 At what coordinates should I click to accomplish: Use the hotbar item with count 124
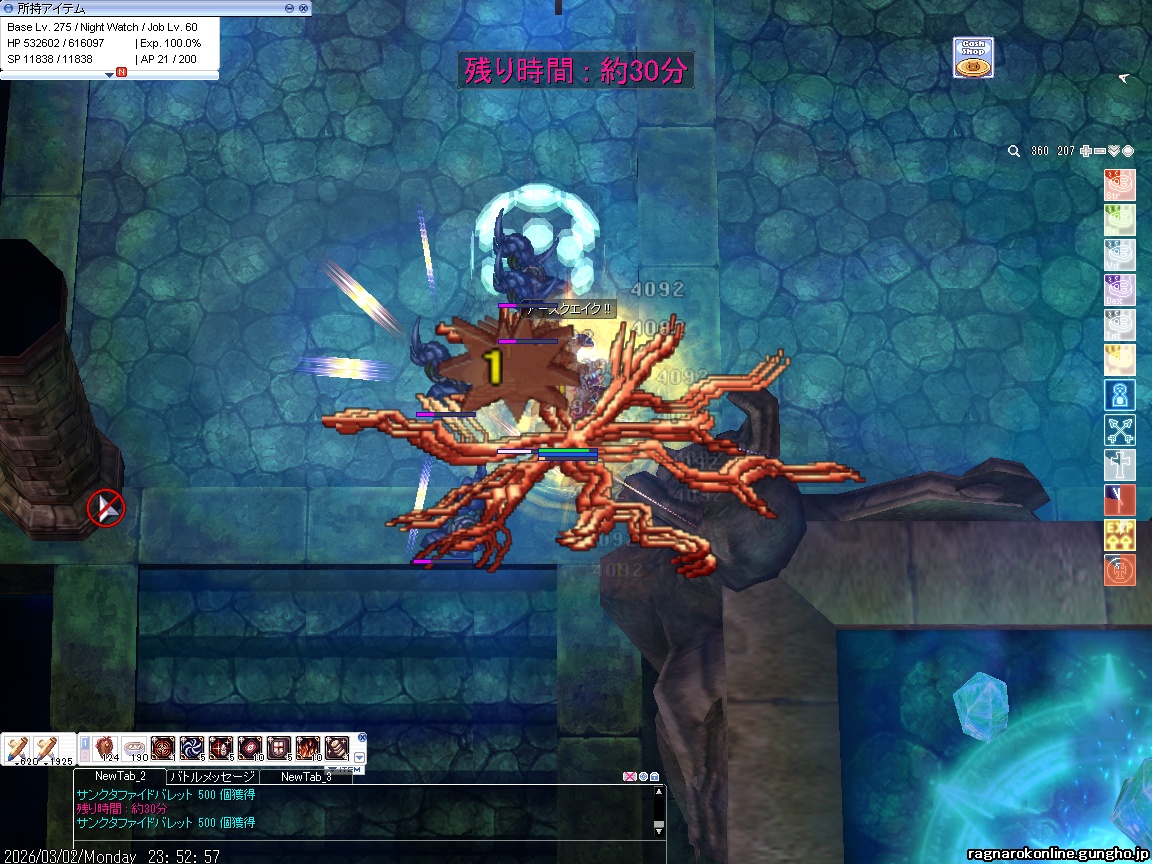106,748
